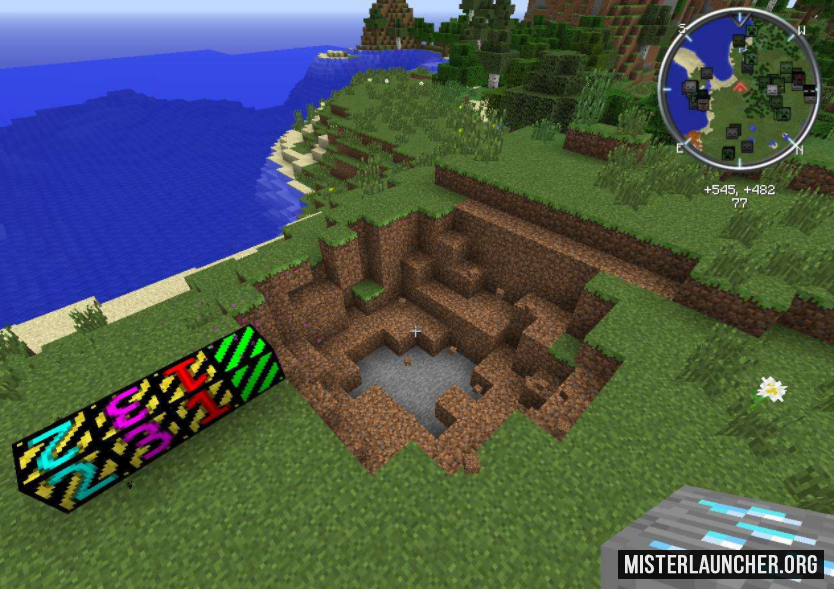
Task: Select the red player arrow on the minimap
Action: coord(740,87)
